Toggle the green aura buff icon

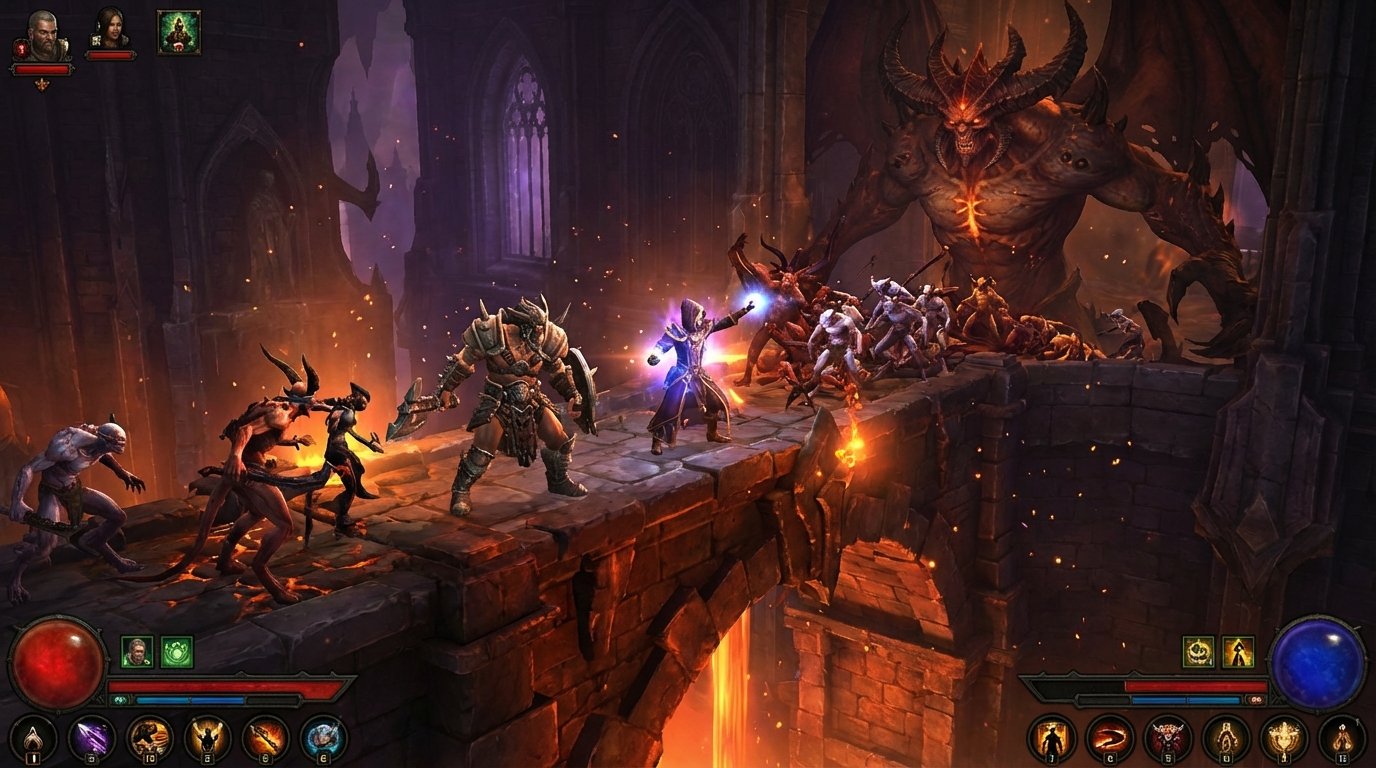pos(176,652)
